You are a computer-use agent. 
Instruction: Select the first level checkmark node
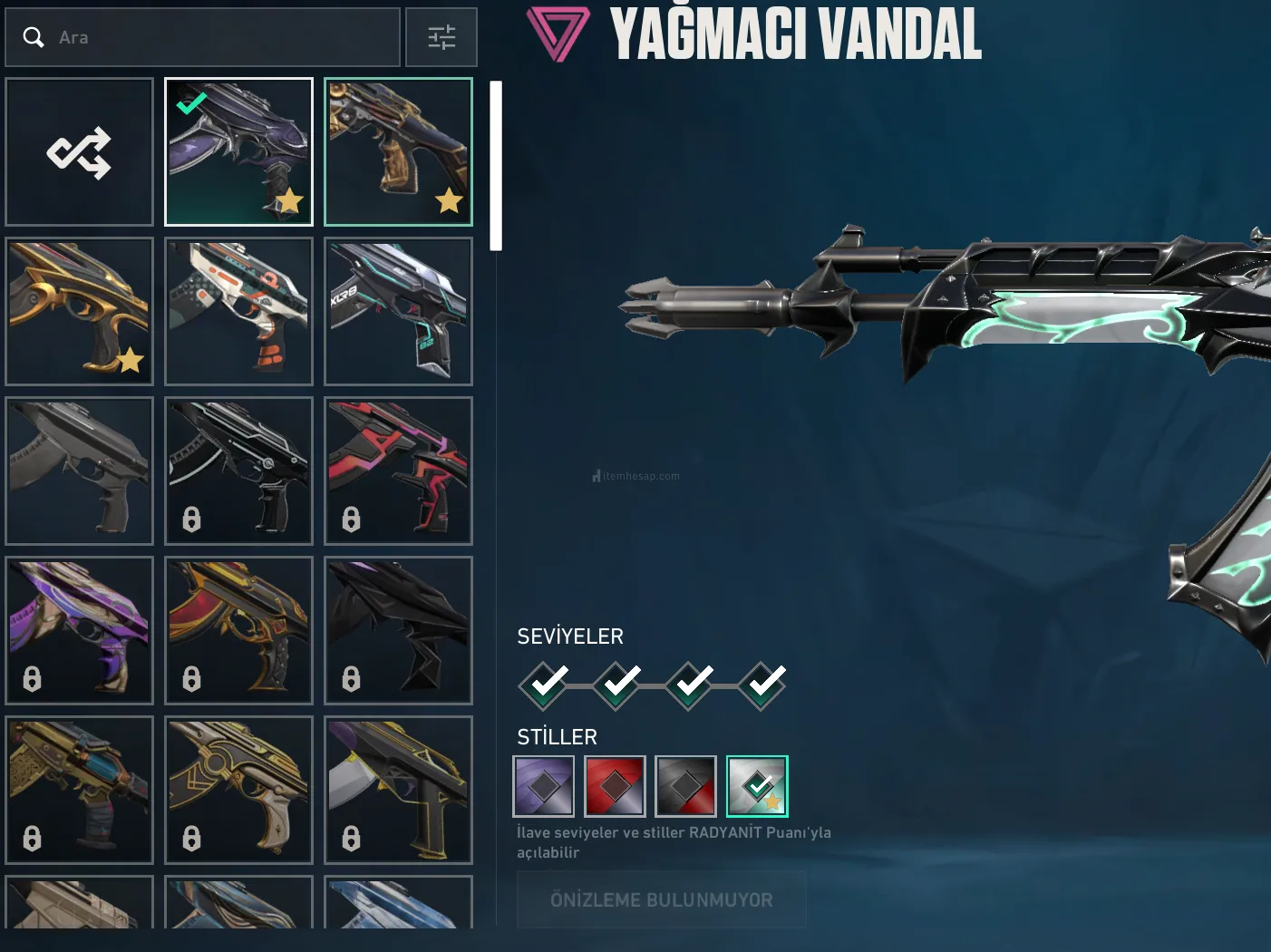coord(544,685)
